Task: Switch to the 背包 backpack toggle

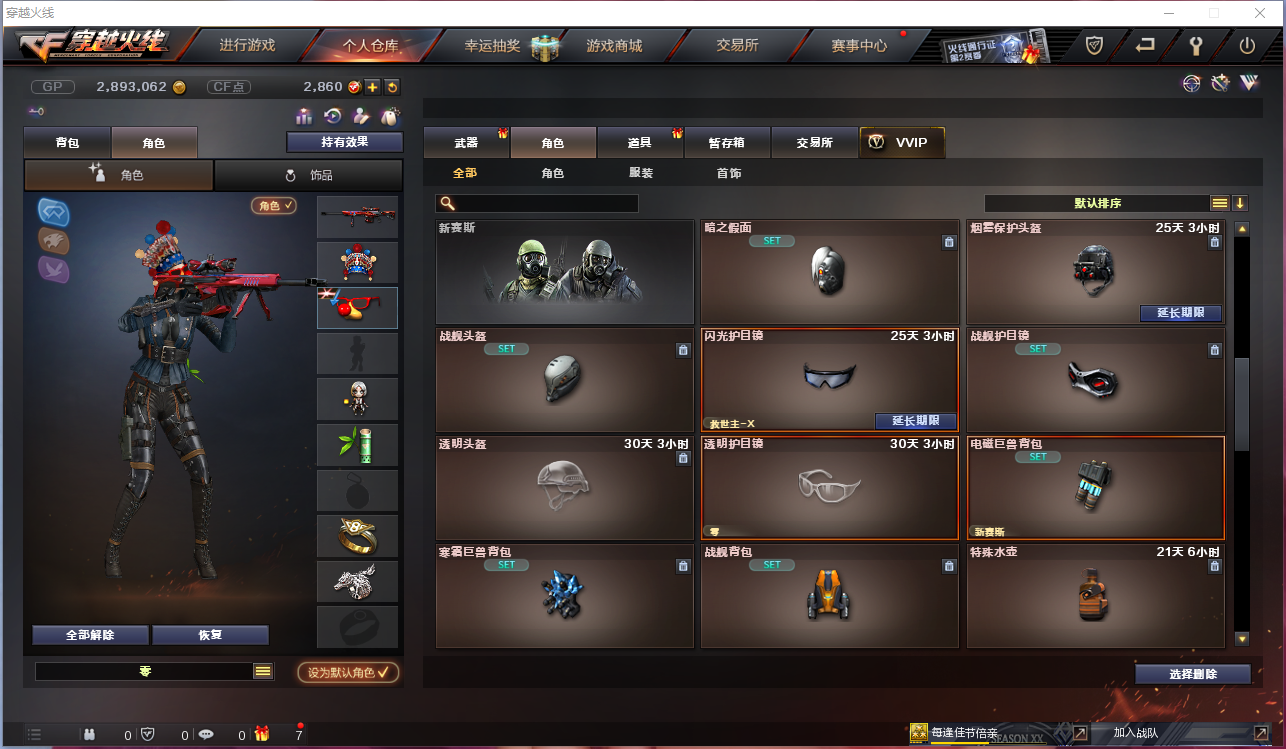Action: coord(67,142)
